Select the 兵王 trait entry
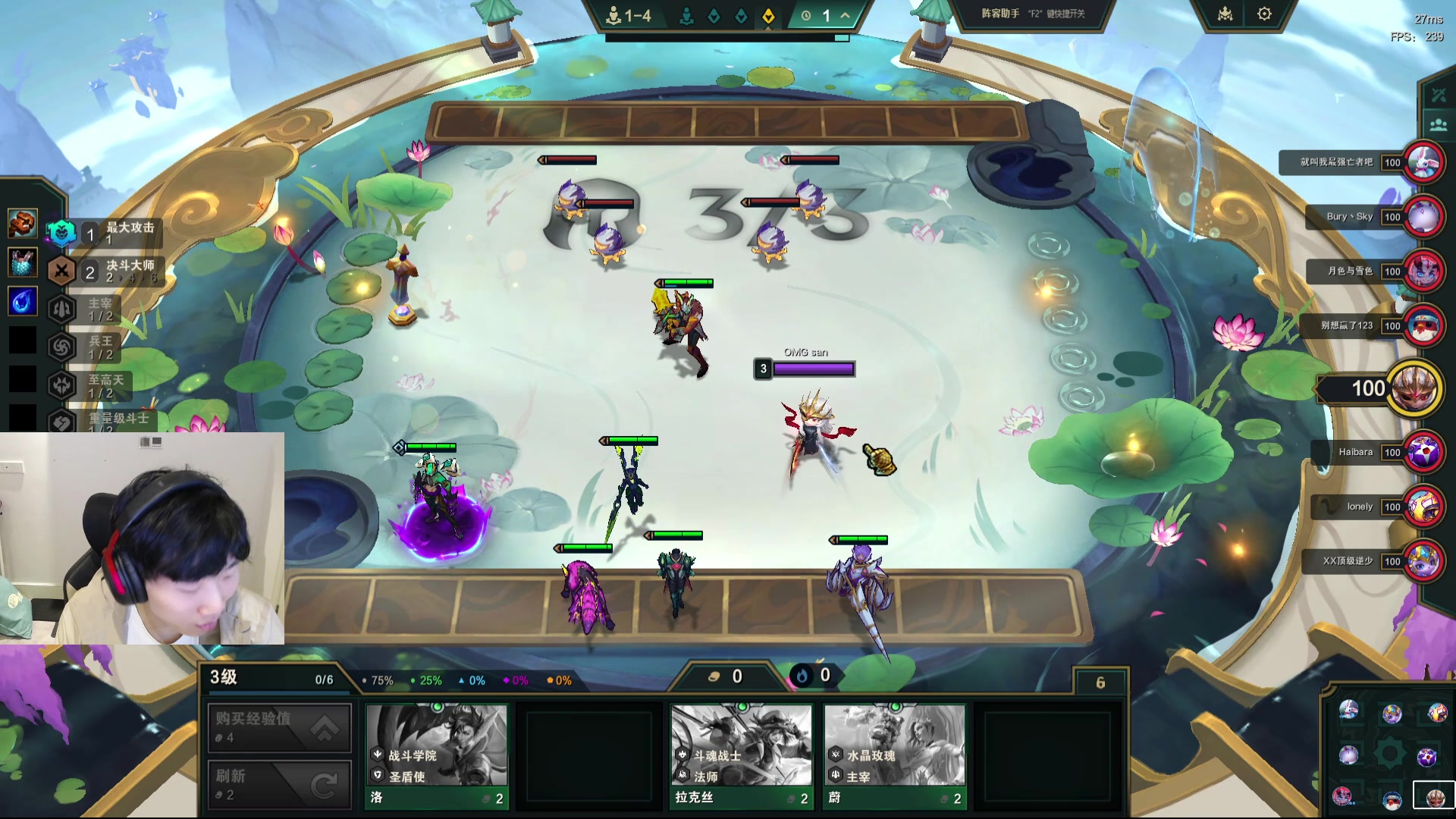1456x819 pixels. click(x=89, y=347)
